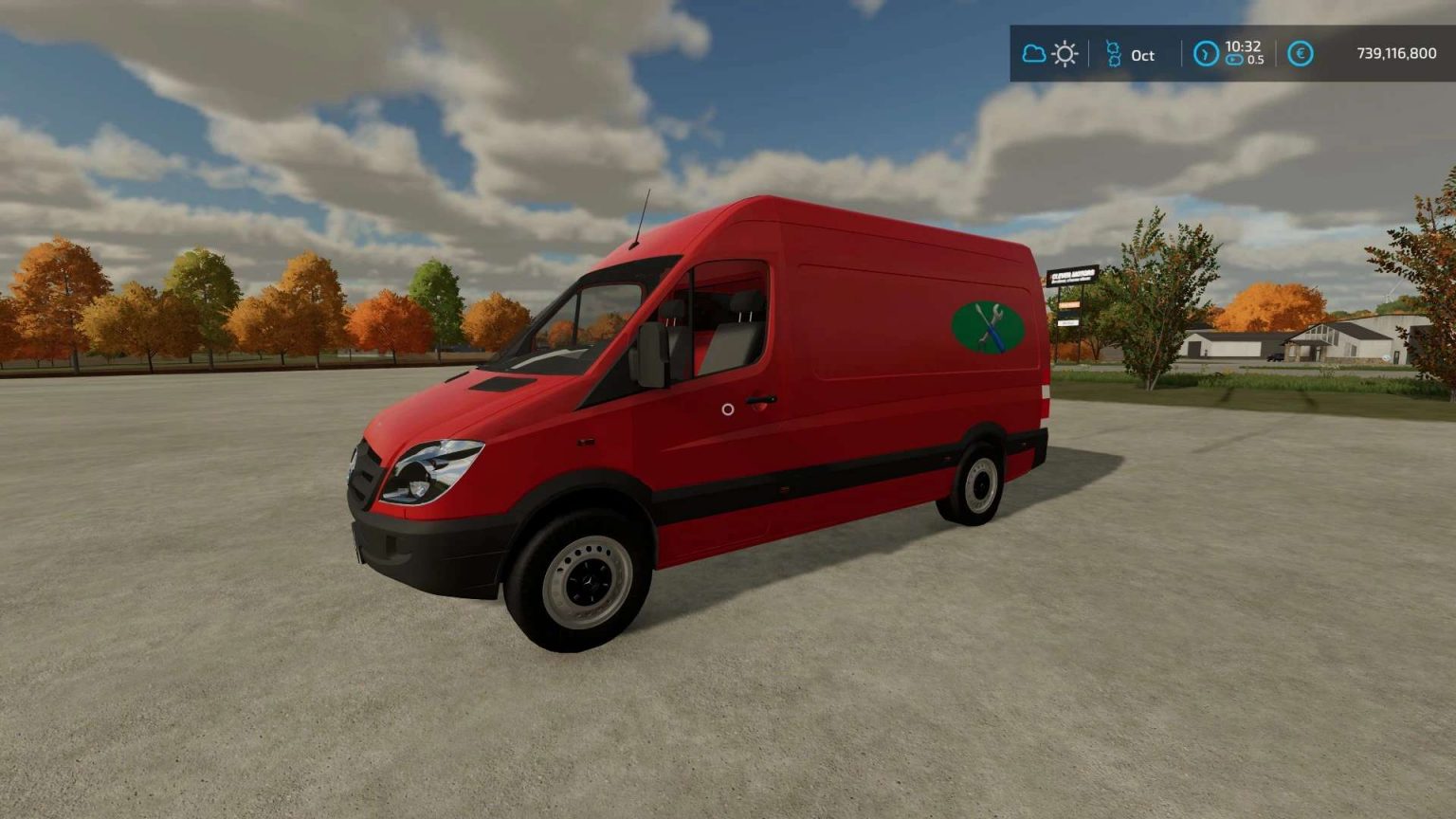
Task: Click the euro coin icon near the balance
Action: [1300, 54]
